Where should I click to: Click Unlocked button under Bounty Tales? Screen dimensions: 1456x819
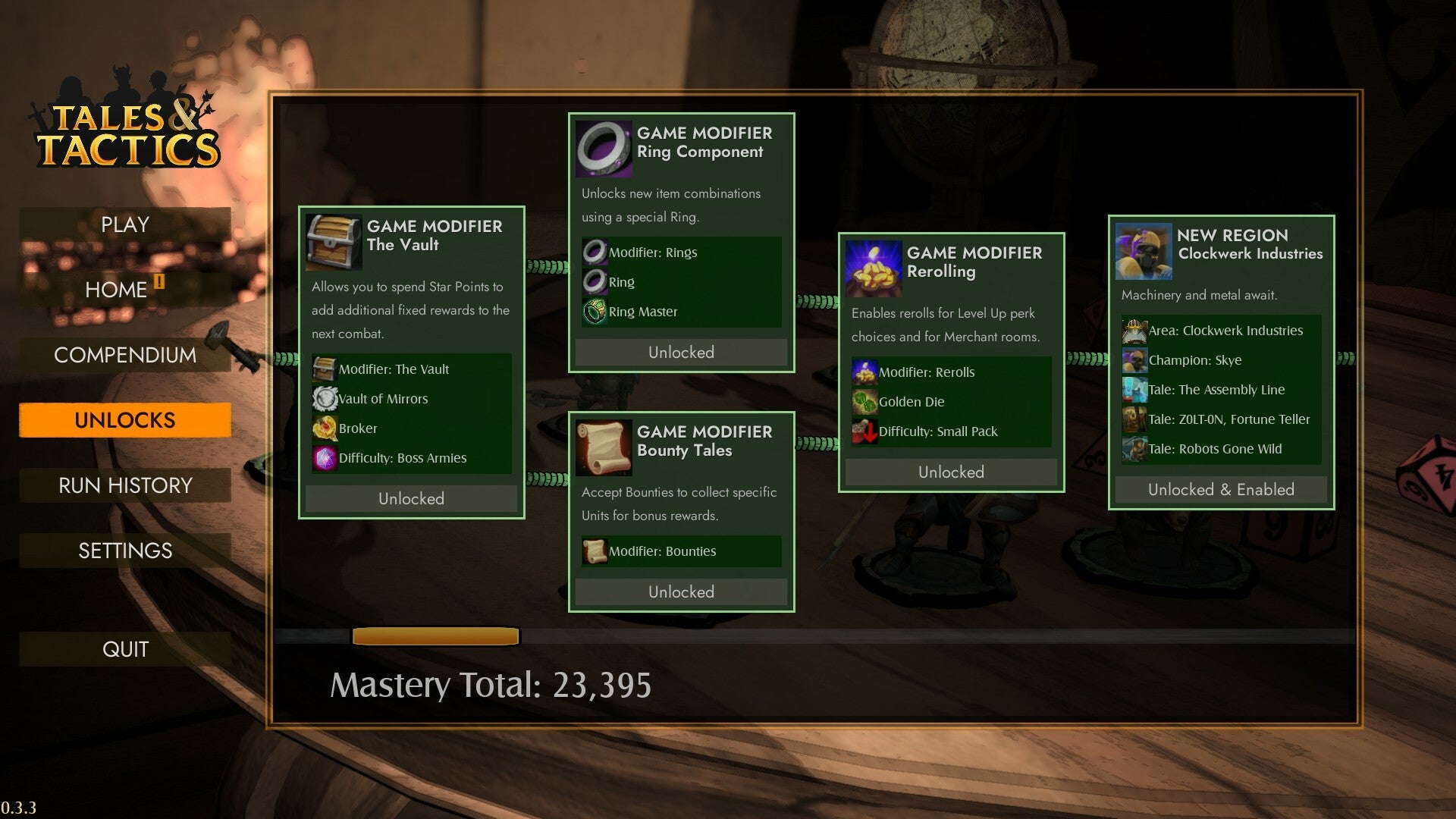point(681,592)
